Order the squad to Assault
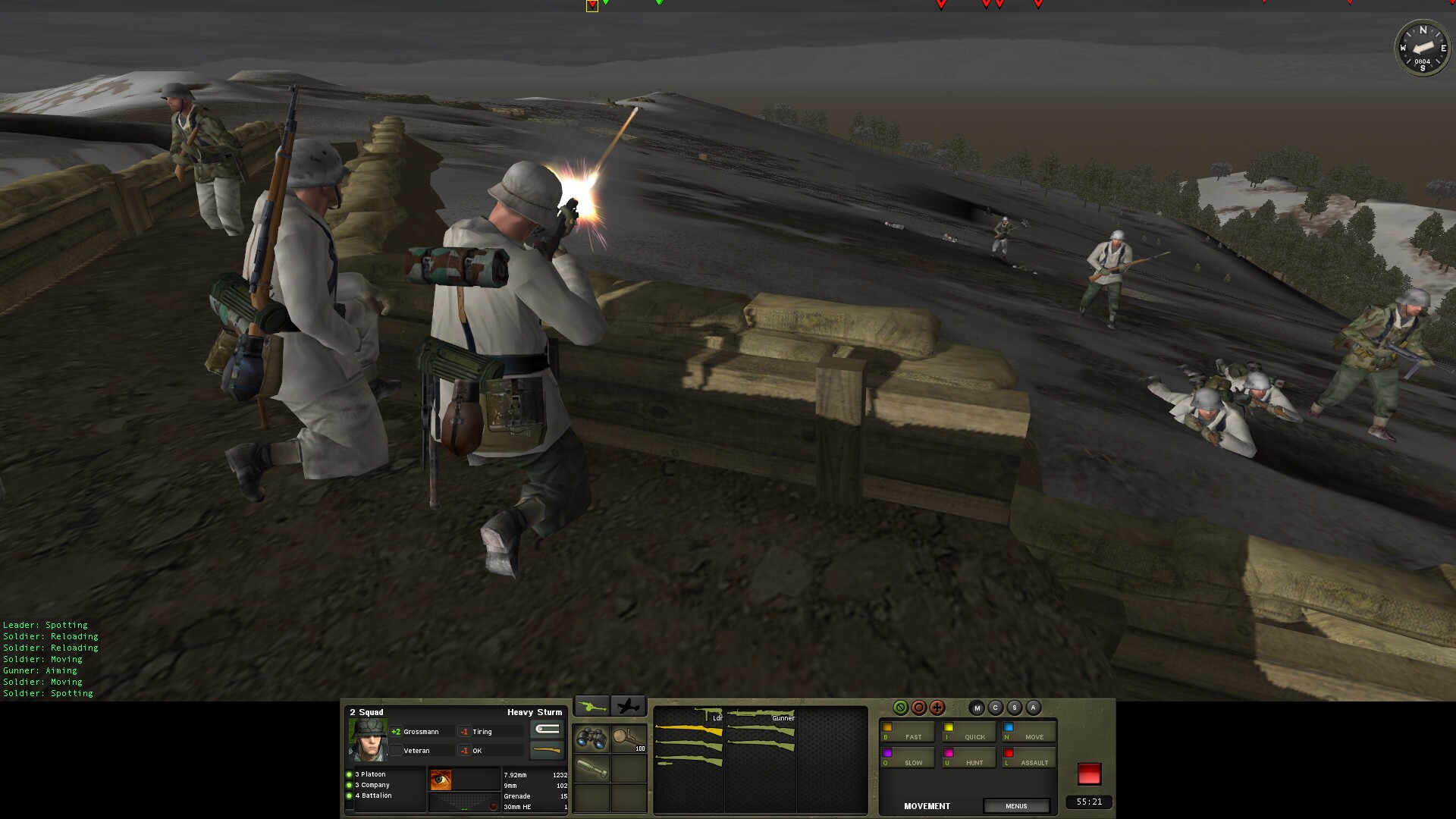The image size is (1456, 819). tap(1028, 758)
